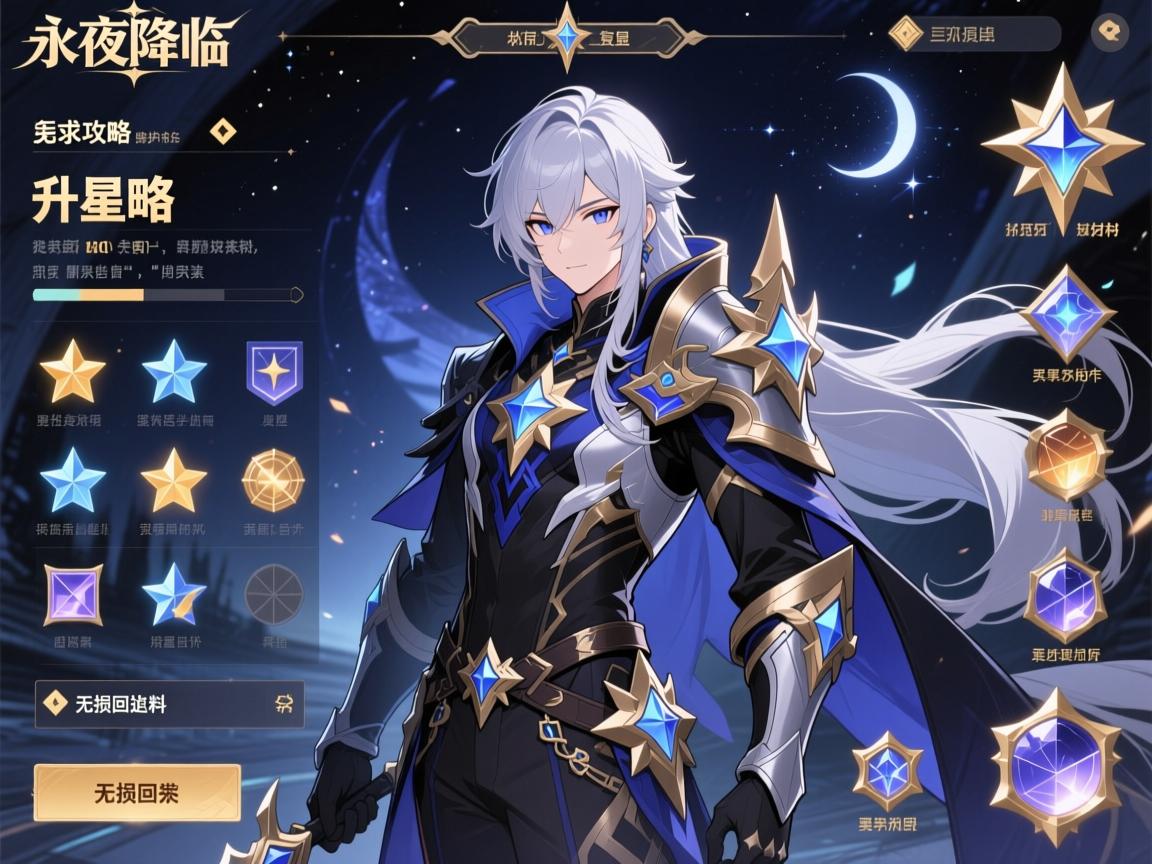Select the orange gem in gold frame
Viewport: 1152px width, 864px height.
point(1067,455)
